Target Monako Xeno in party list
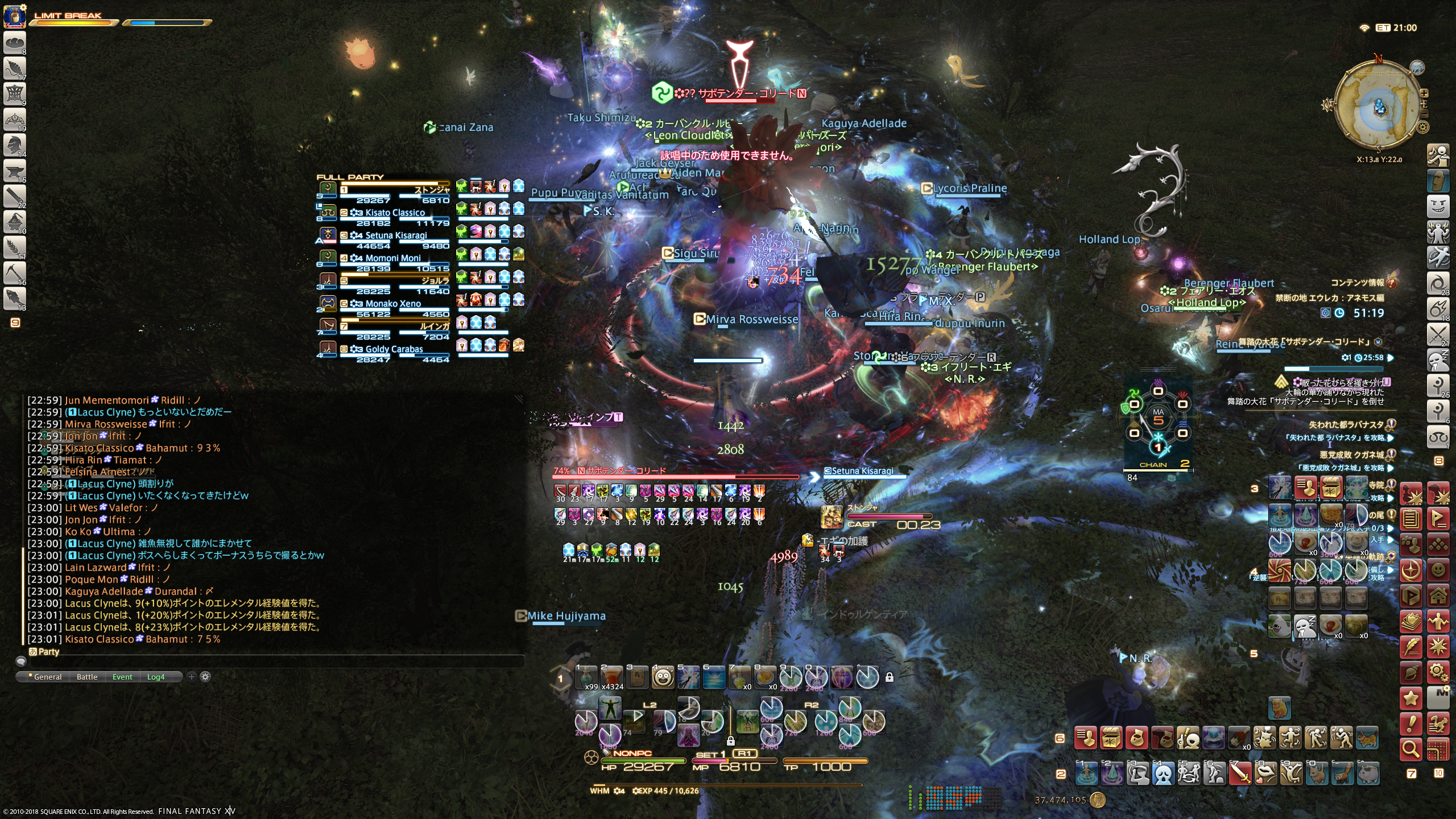The height and width of the screenshot is (819, 1456). (392, 304)
